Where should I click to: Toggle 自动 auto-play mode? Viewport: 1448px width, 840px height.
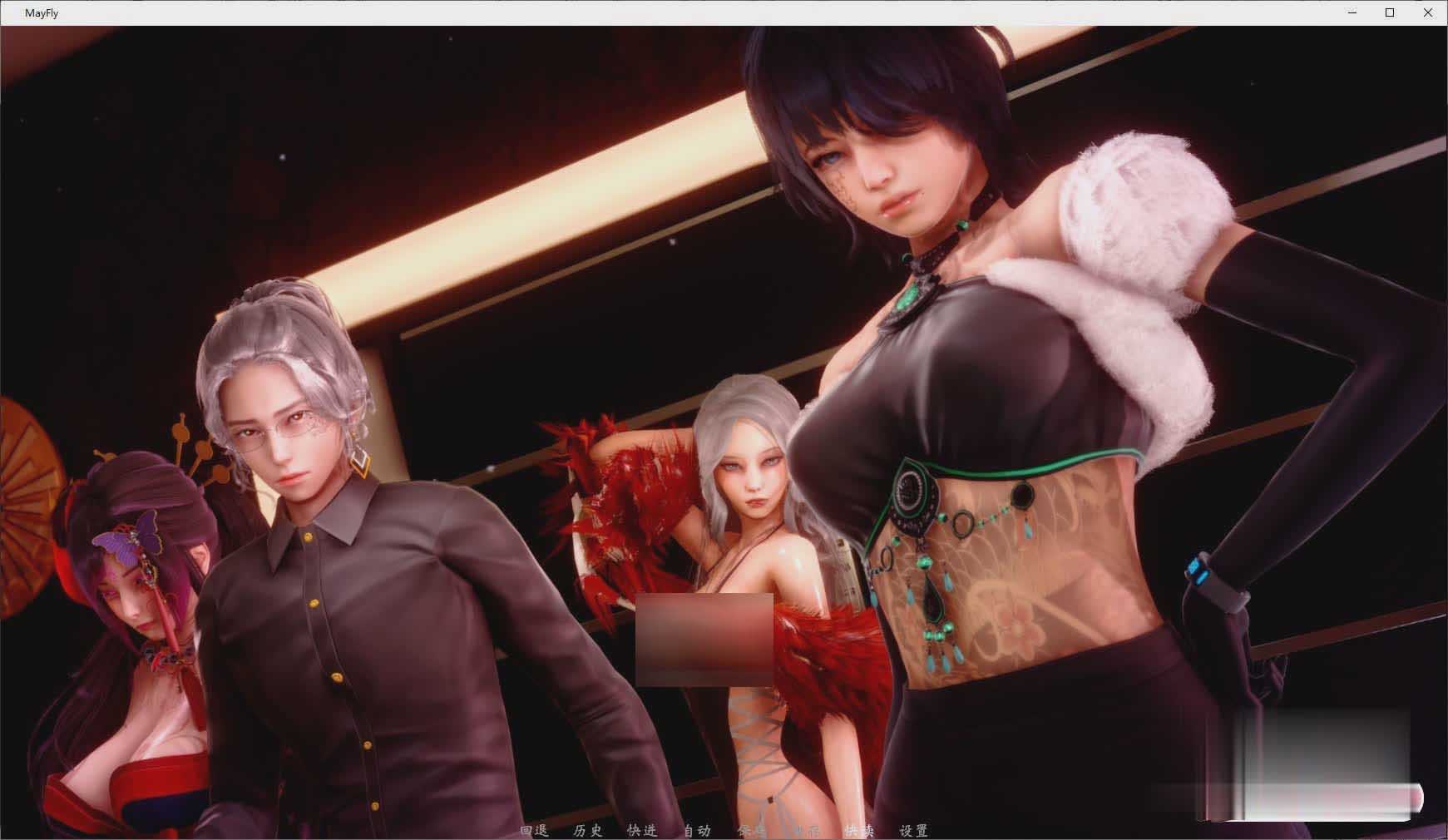click(698, 830)
